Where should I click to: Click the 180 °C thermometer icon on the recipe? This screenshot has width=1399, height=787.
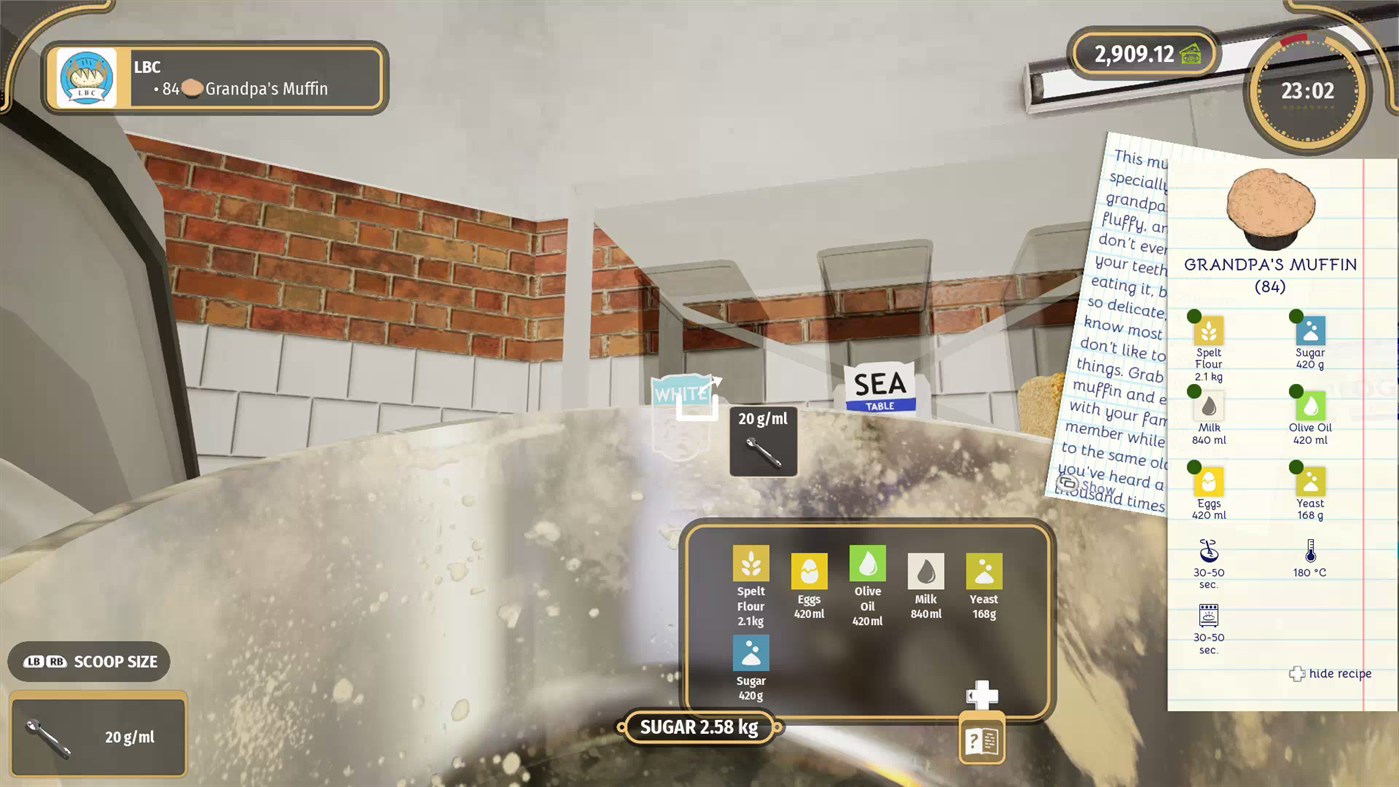tap(1309, 552)
